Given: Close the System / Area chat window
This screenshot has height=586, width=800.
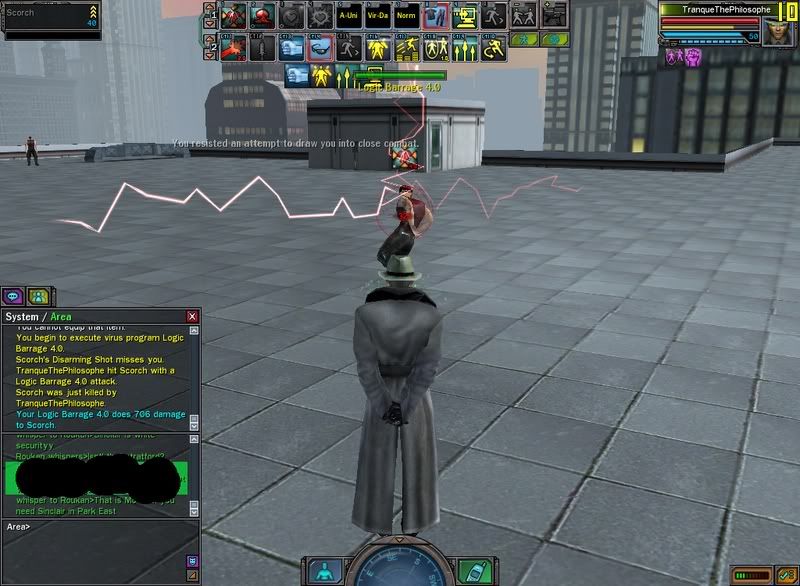Looking at the screenshot, I should (192, 316).
